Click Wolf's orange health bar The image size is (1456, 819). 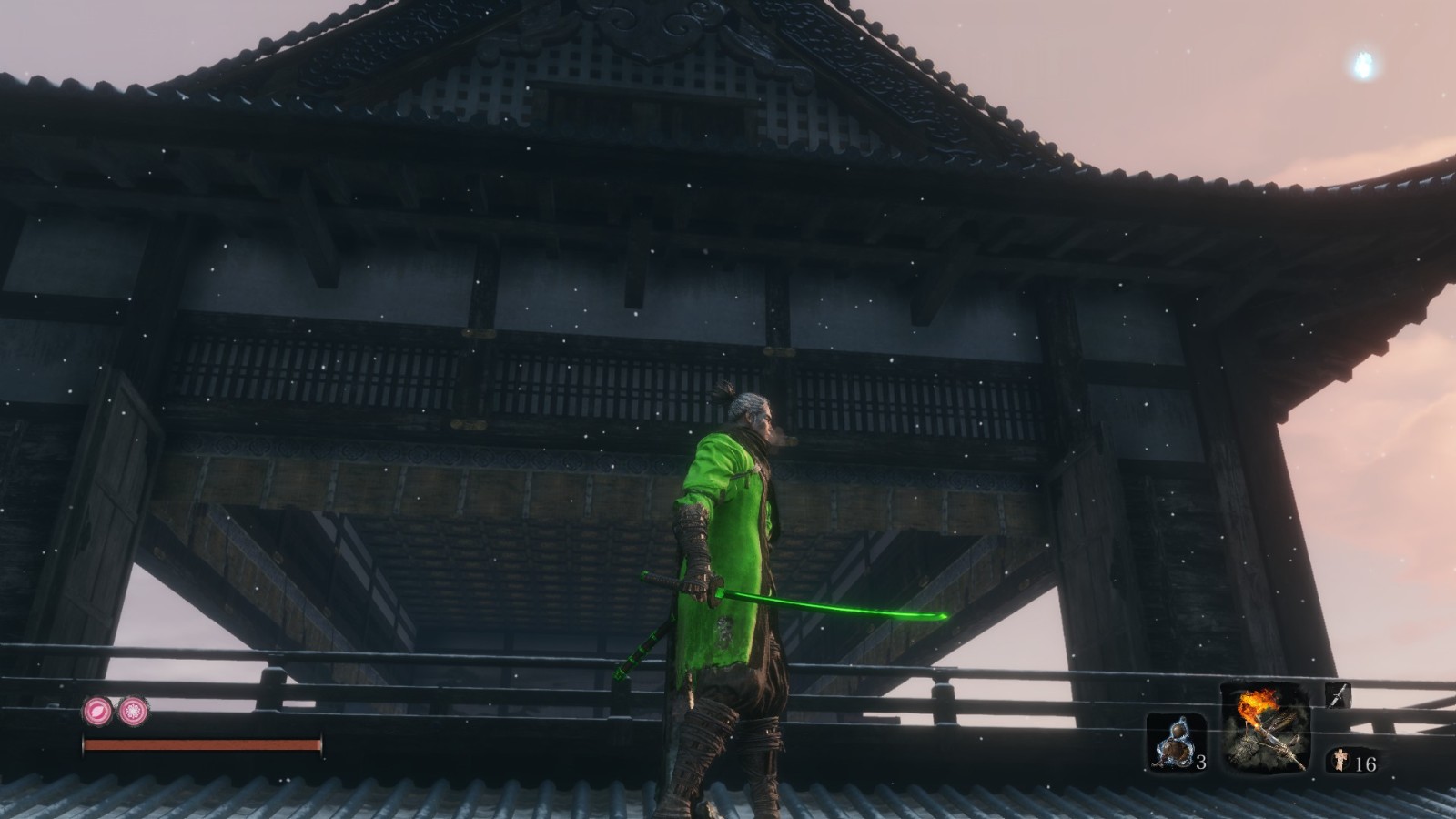click(200, 744)
